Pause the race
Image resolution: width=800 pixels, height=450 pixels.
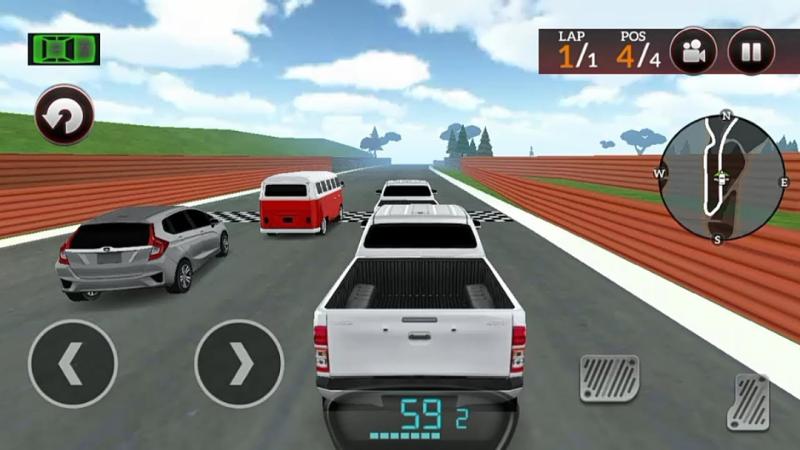click(x=751, y=51)
